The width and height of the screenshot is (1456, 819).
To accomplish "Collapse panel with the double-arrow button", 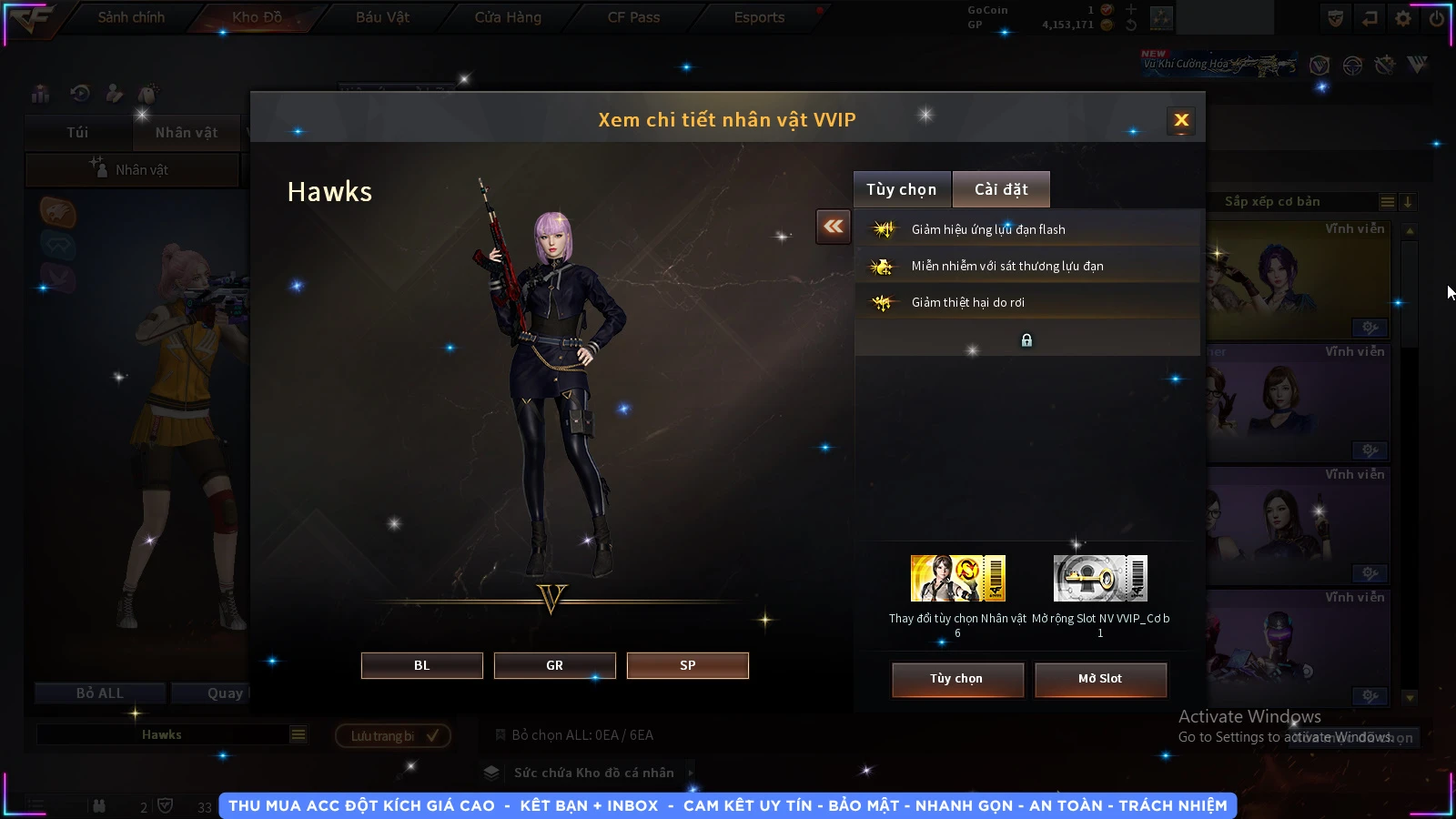I will 834,227.
